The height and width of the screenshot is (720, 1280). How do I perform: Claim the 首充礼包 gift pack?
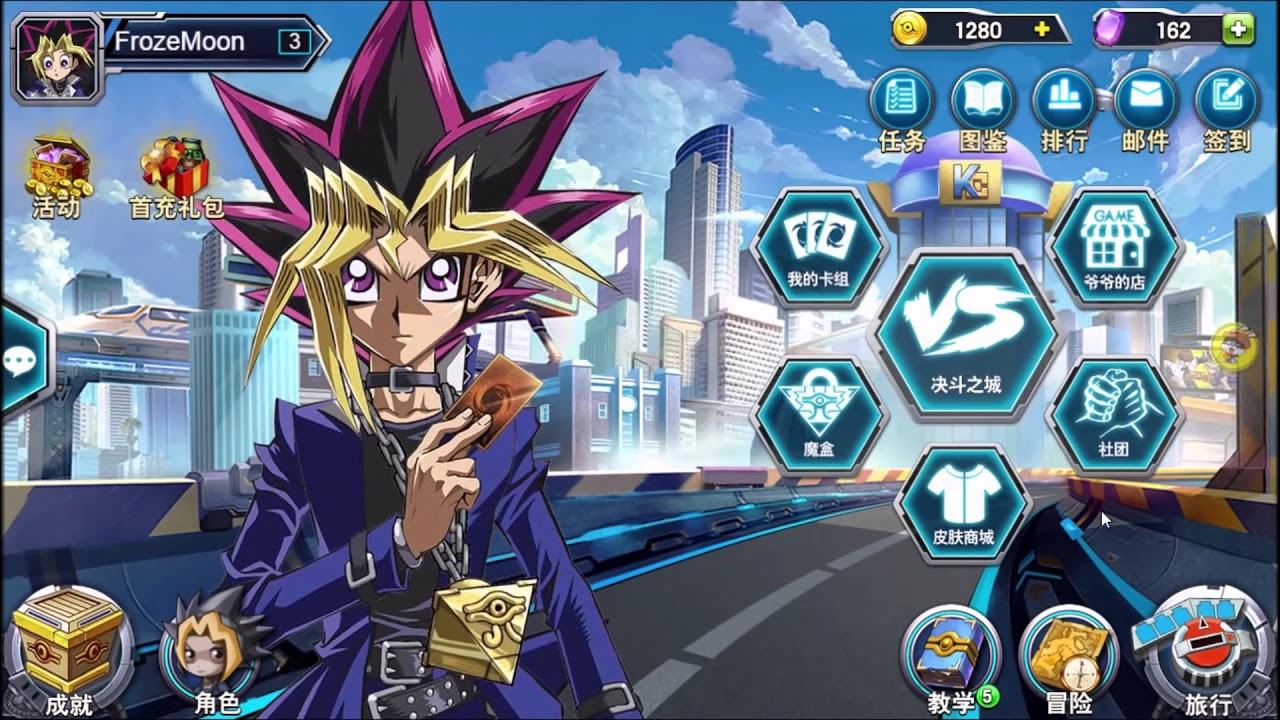pos(176,175)
